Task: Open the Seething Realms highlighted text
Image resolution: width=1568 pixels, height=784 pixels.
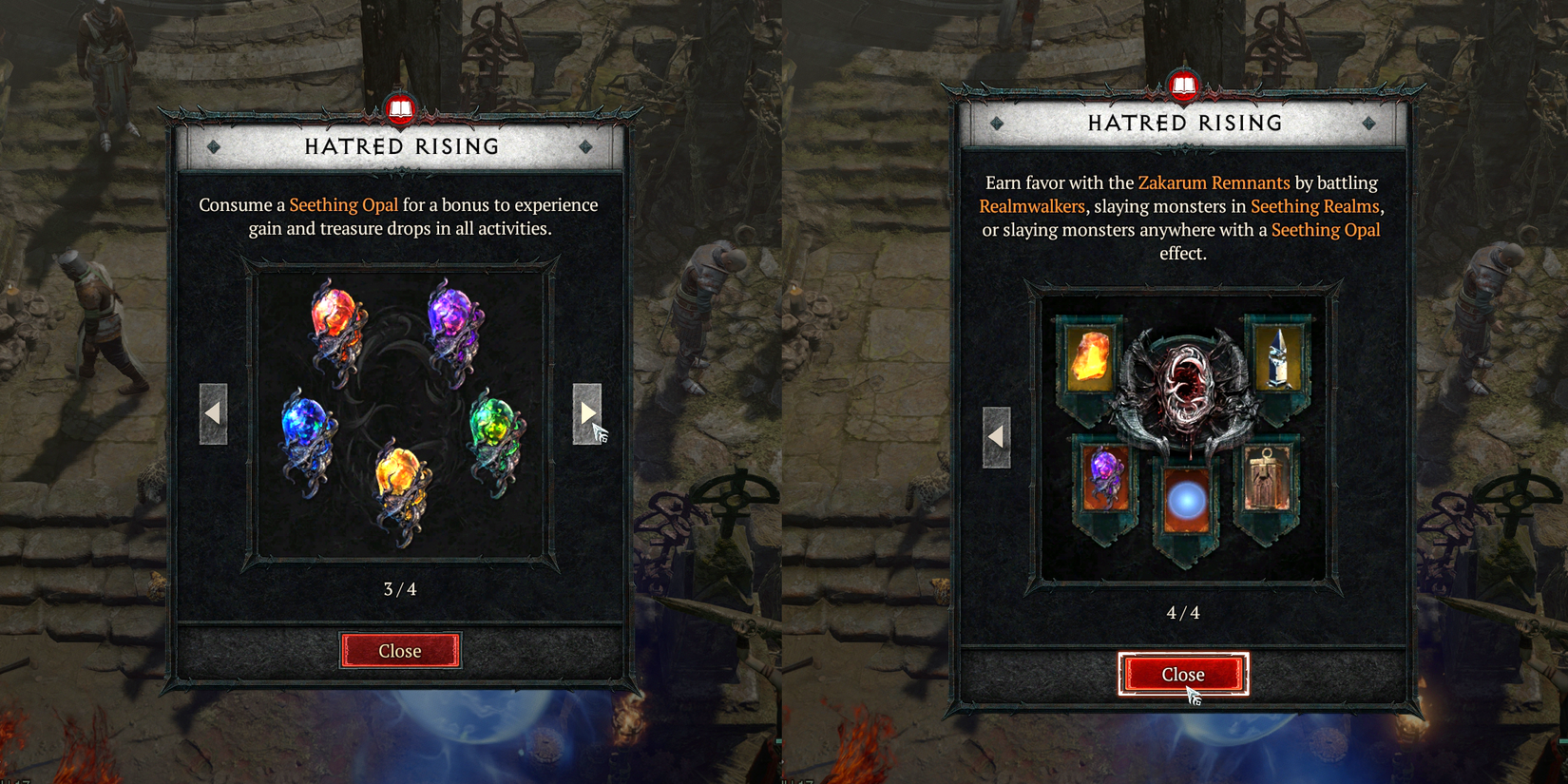Action: 1315,206
